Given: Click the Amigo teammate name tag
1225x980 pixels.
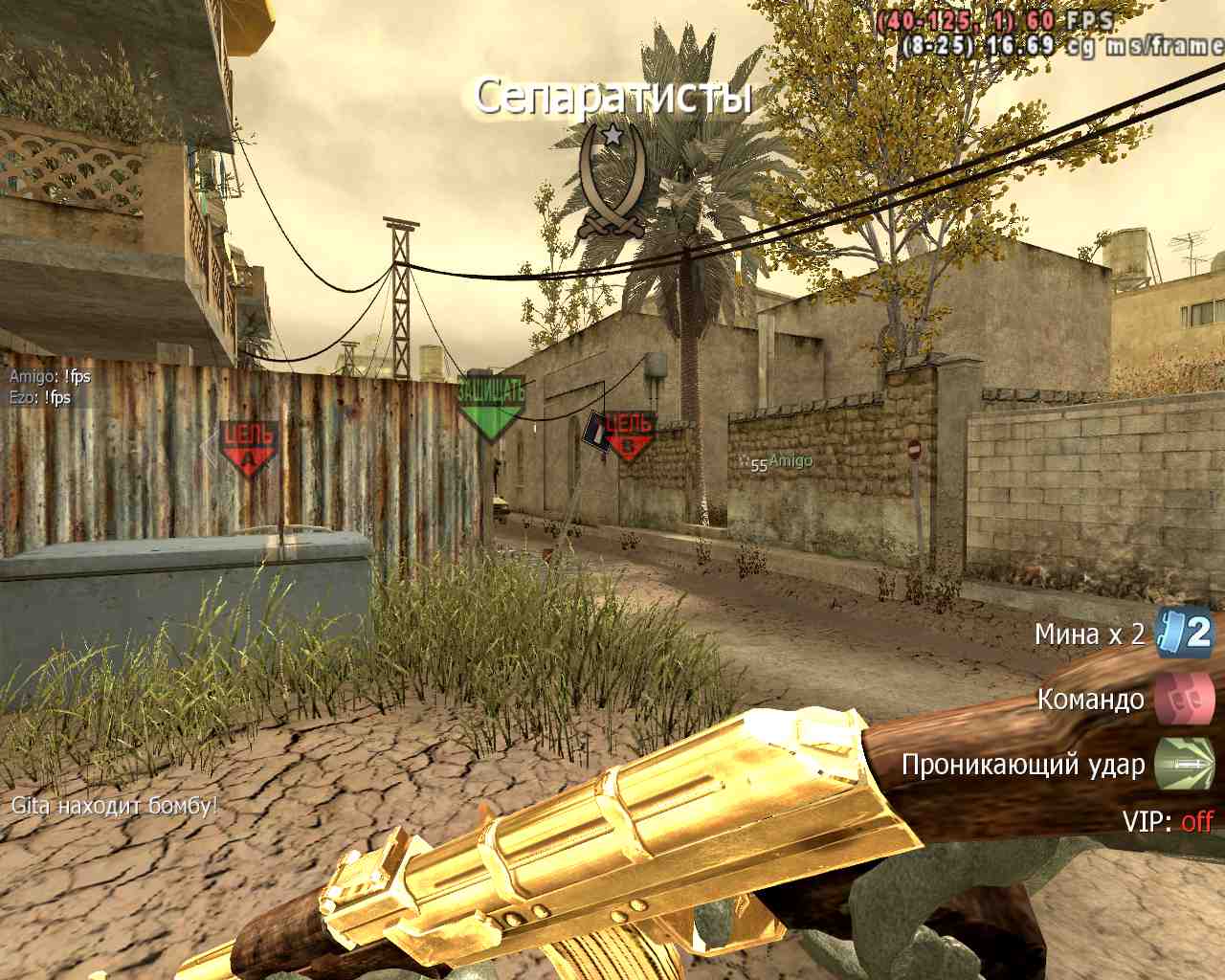Looking at the screenshot, I should click(x=790, y=461).
